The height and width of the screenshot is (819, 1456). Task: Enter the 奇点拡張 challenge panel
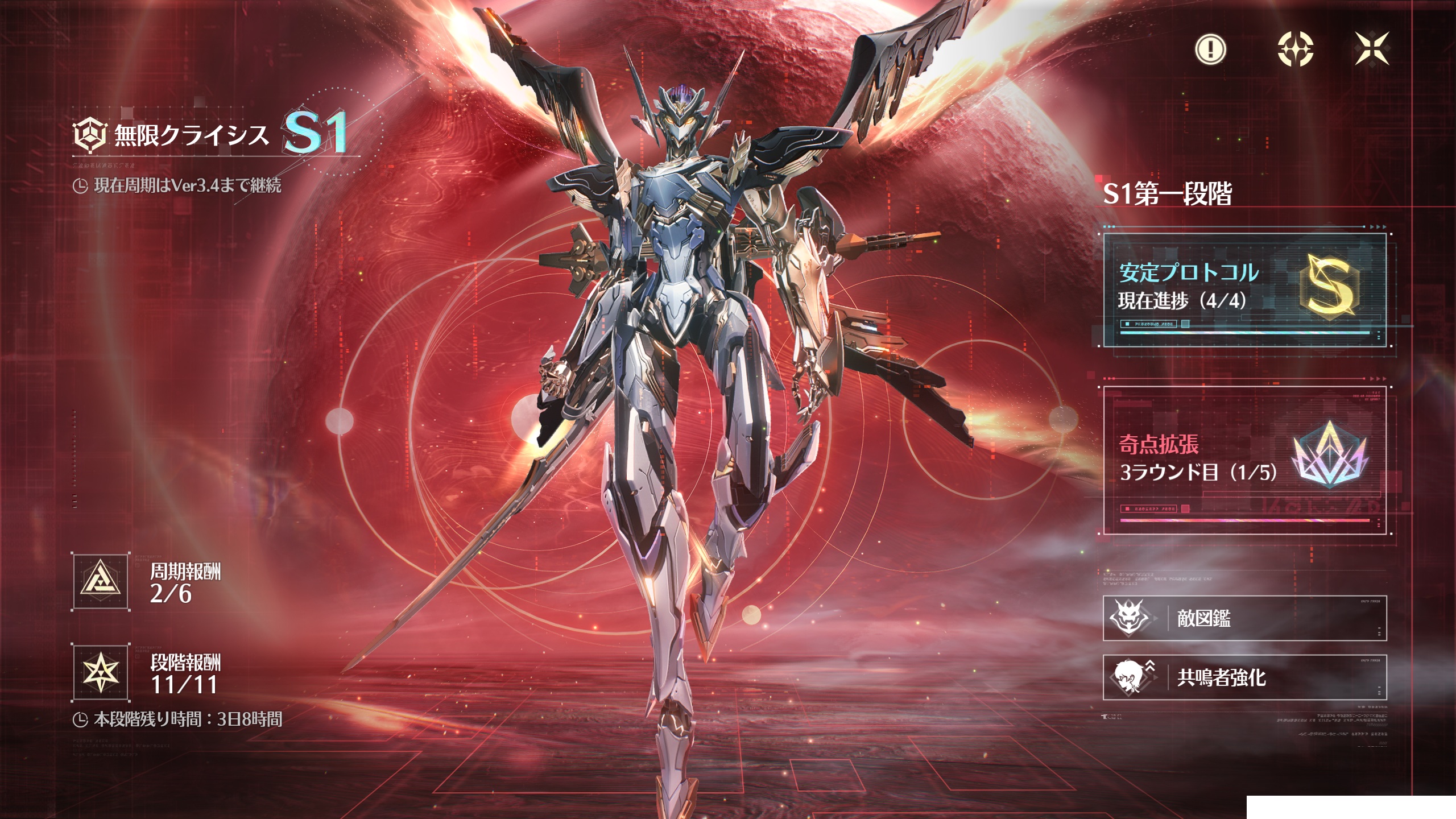click(x=1244, y=461)
